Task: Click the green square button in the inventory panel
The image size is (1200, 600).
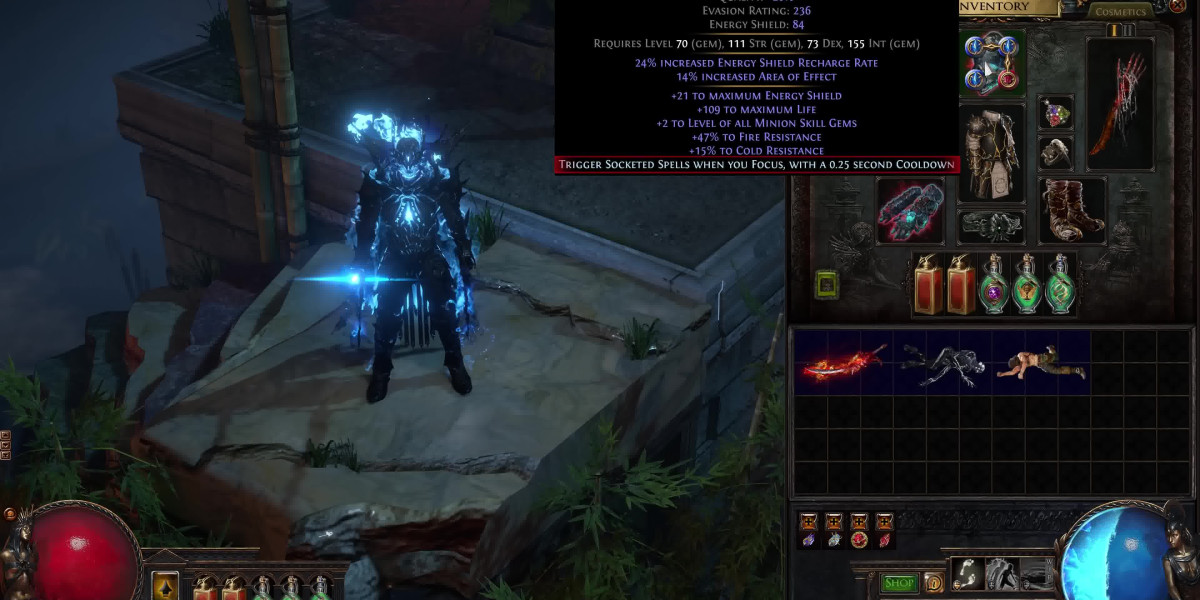Action: [x=827, y=285]
